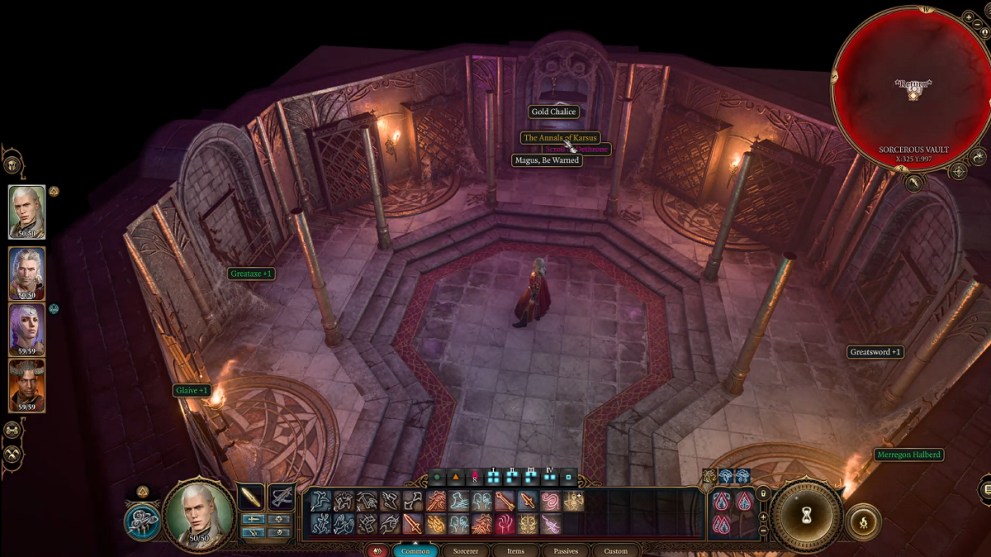Pick the Merregon Halberd loot label
Image resolution: width=991 pixels, height=557 pixels.
click(x=908, y=455)
